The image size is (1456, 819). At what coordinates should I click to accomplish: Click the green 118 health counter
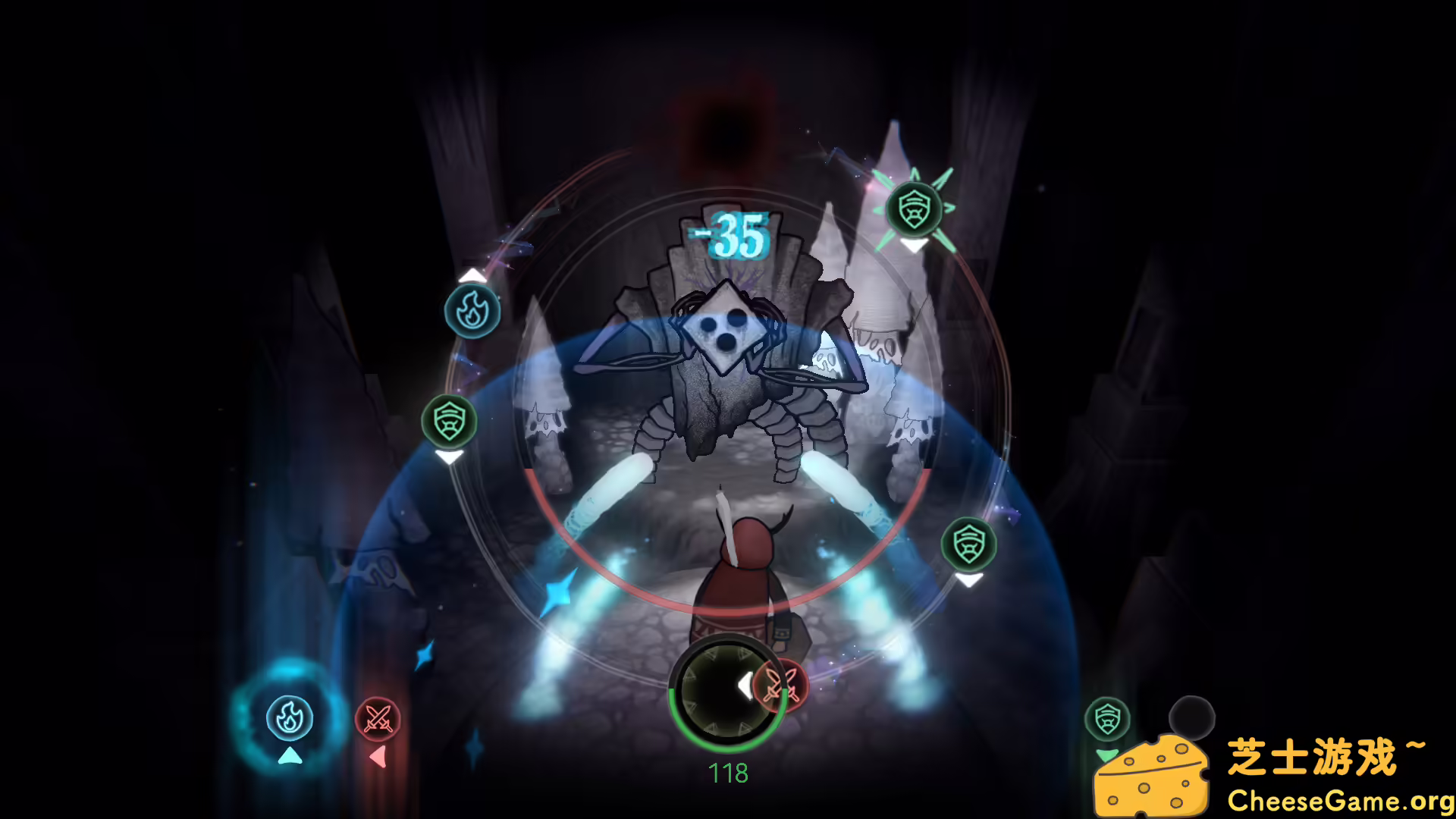pyautogui.click(x=729, y=771)
